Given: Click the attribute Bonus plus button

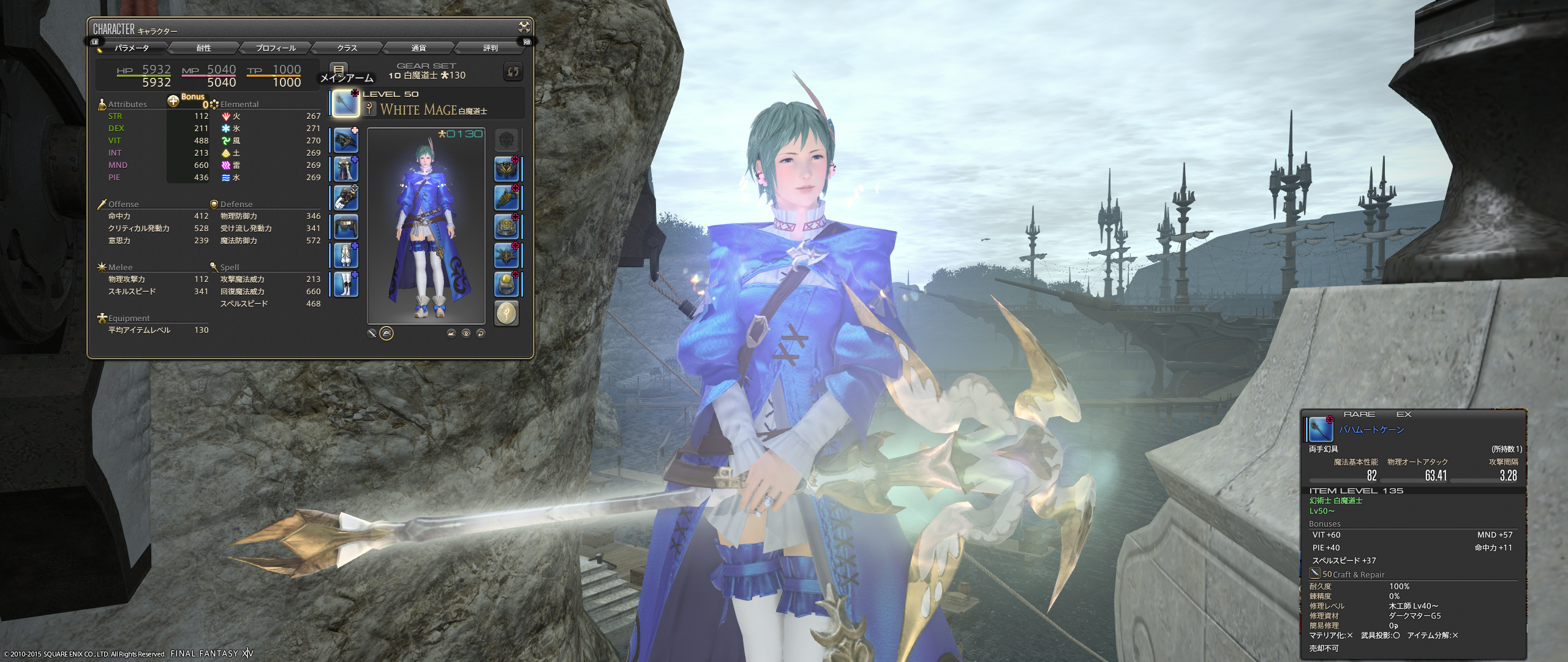Looking at the screenshot, I should click(173, 101).
